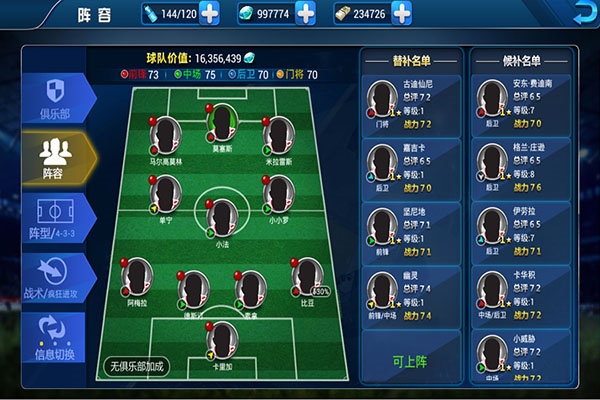Add more energy drinks with plus button
600x400 pixels.
[210, 14]
